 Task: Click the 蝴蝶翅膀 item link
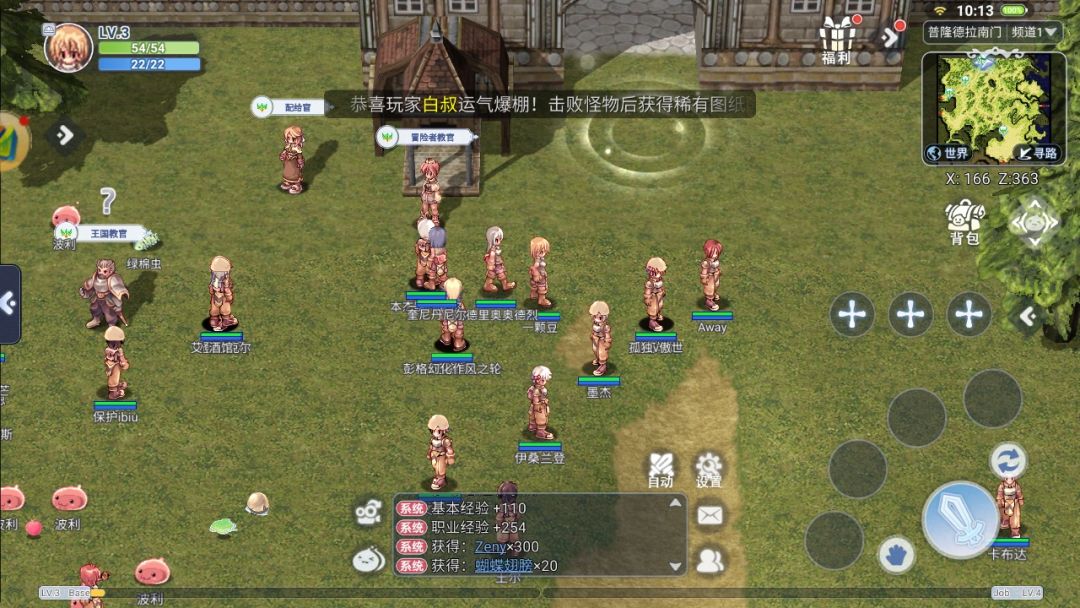502,566
